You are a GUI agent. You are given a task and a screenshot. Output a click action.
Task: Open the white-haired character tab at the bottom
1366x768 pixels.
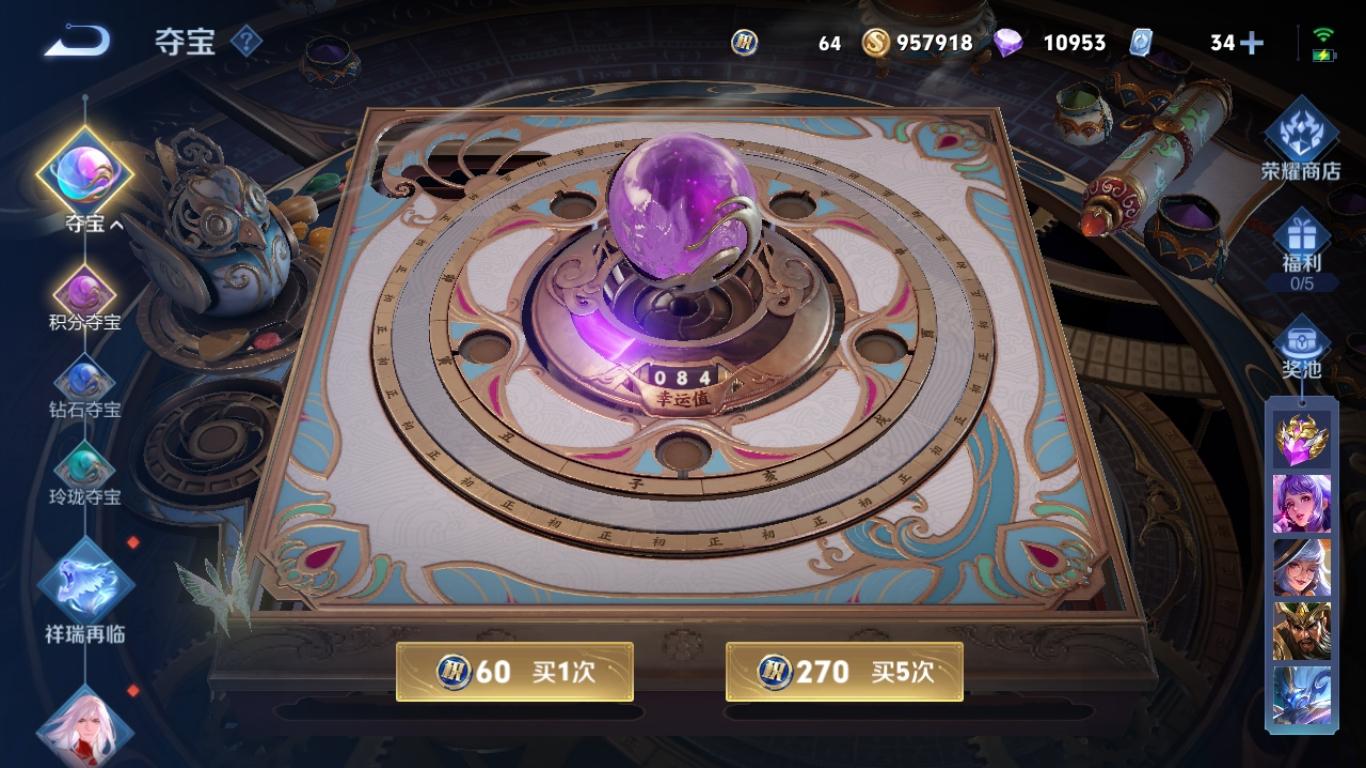pyautogui.click(x=85, y=727)
